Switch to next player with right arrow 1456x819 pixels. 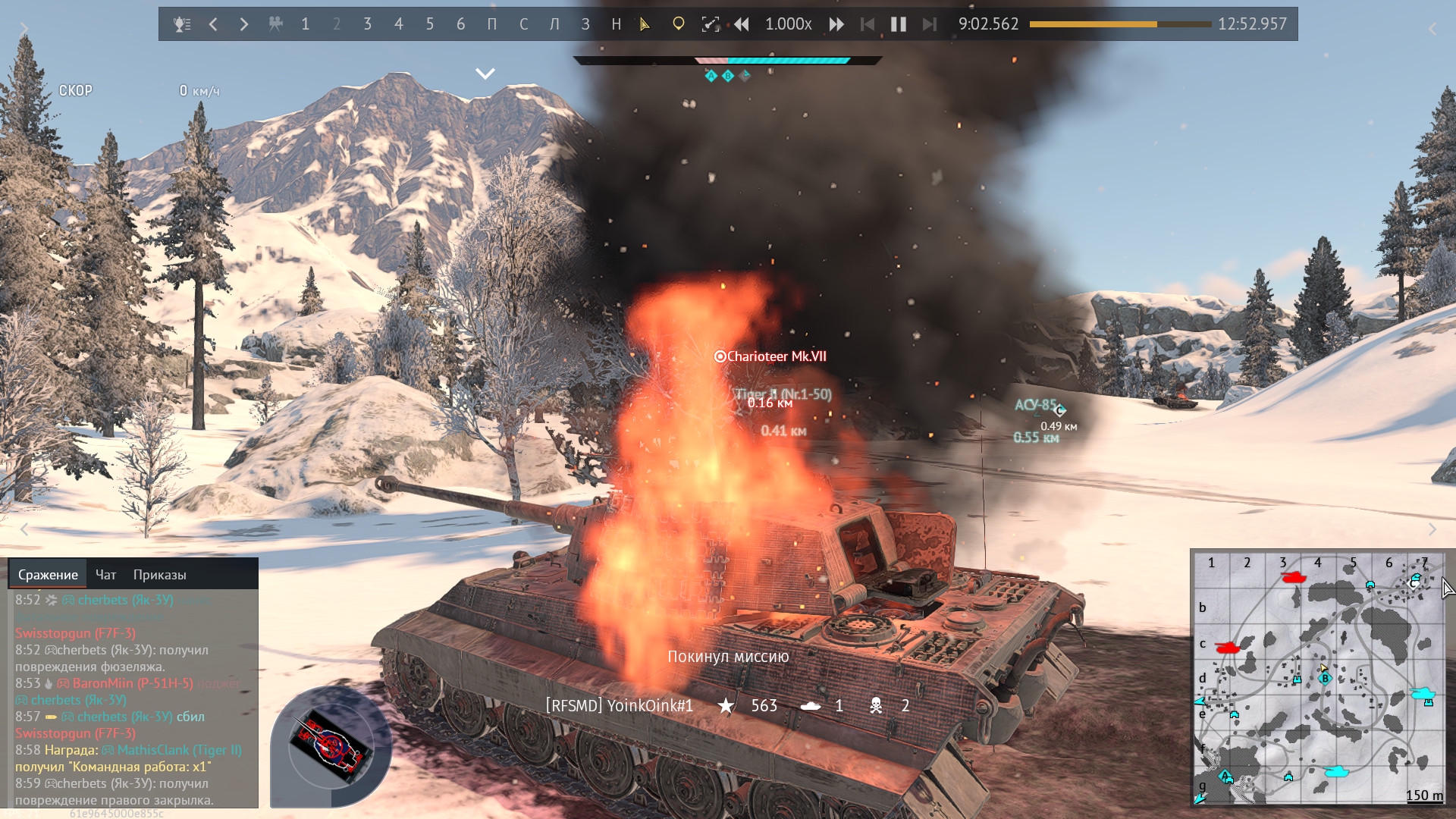click(x=244, y=24)
